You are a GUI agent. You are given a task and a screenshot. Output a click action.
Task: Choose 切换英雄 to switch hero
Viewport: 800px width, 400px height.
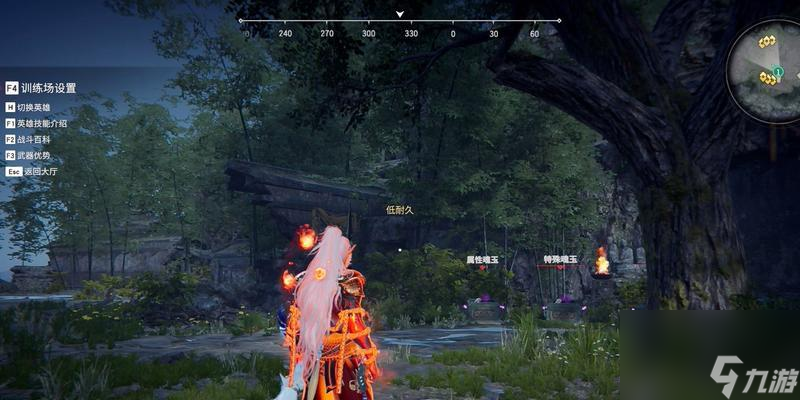click(x=34, y=107)
